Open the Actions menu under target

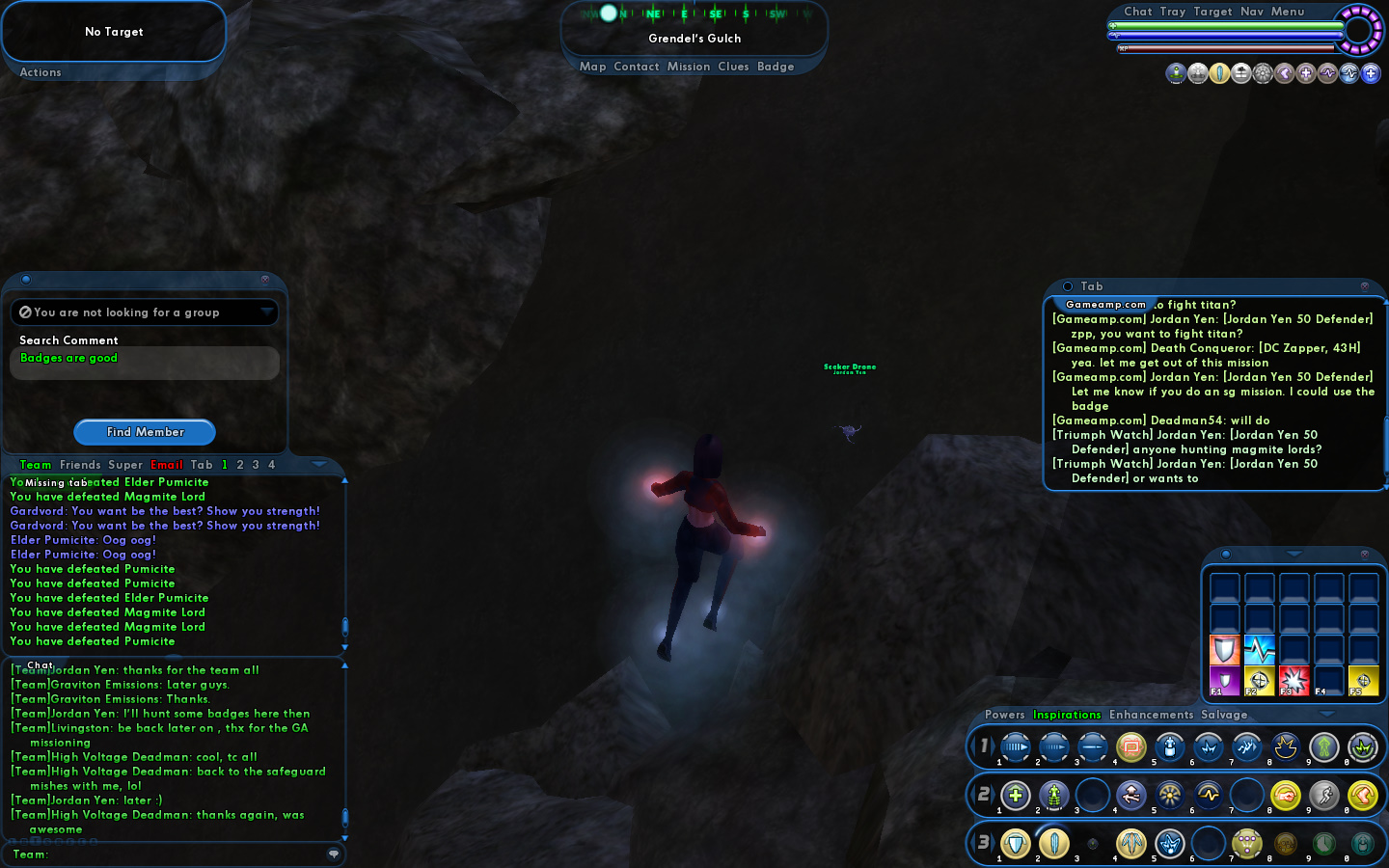point(41,72)
